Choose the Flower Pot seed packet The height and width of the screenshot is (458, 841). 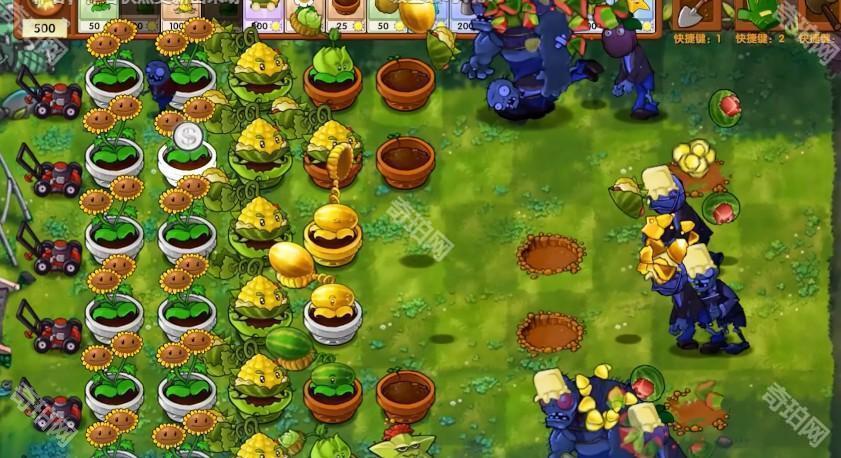click(347, 14)
